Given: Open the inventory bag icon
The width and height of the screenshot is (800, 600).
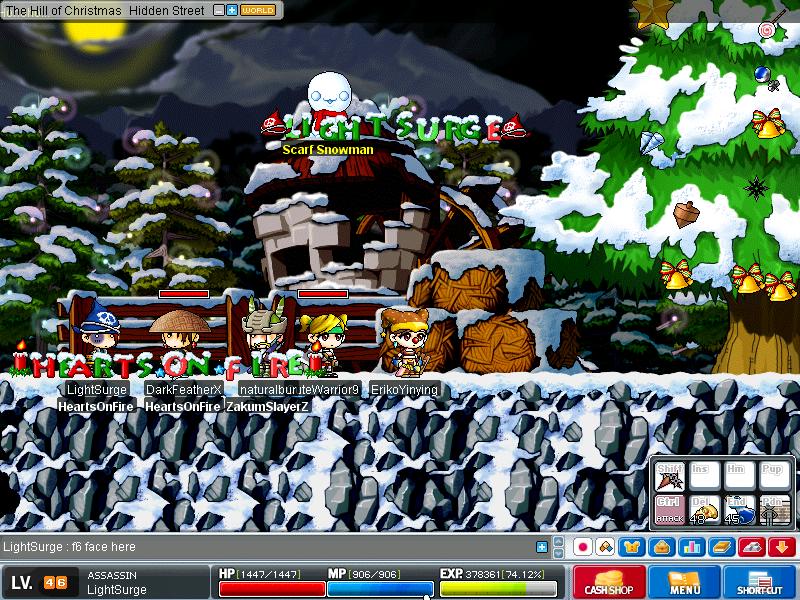Looking at the screenshot, I should [659, 547].
